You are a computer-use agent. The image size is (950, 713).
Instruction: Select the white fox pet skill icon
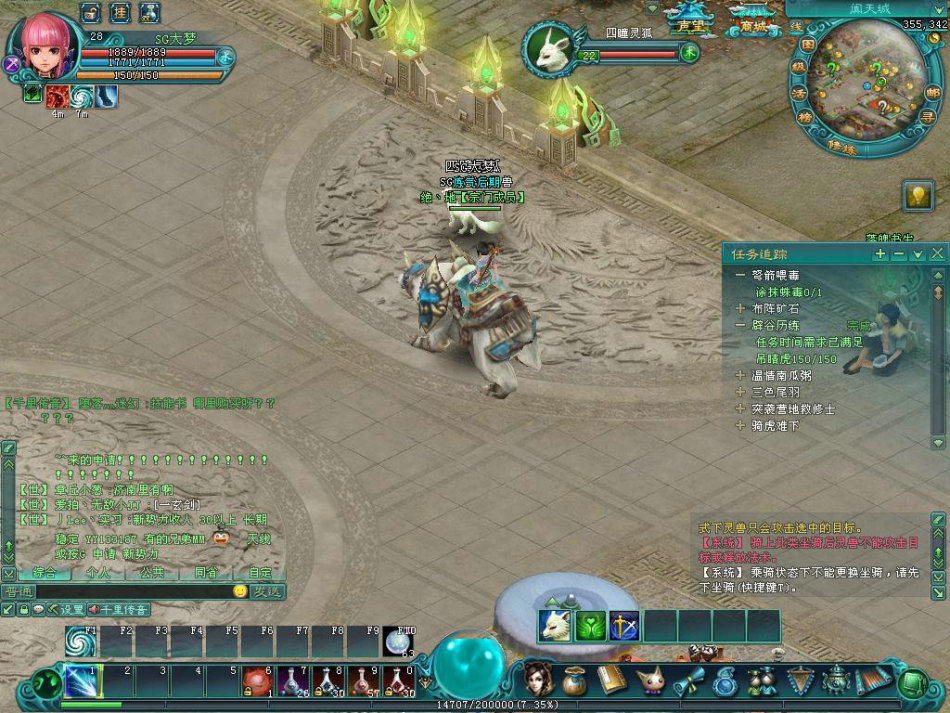[x=555, y=626]
